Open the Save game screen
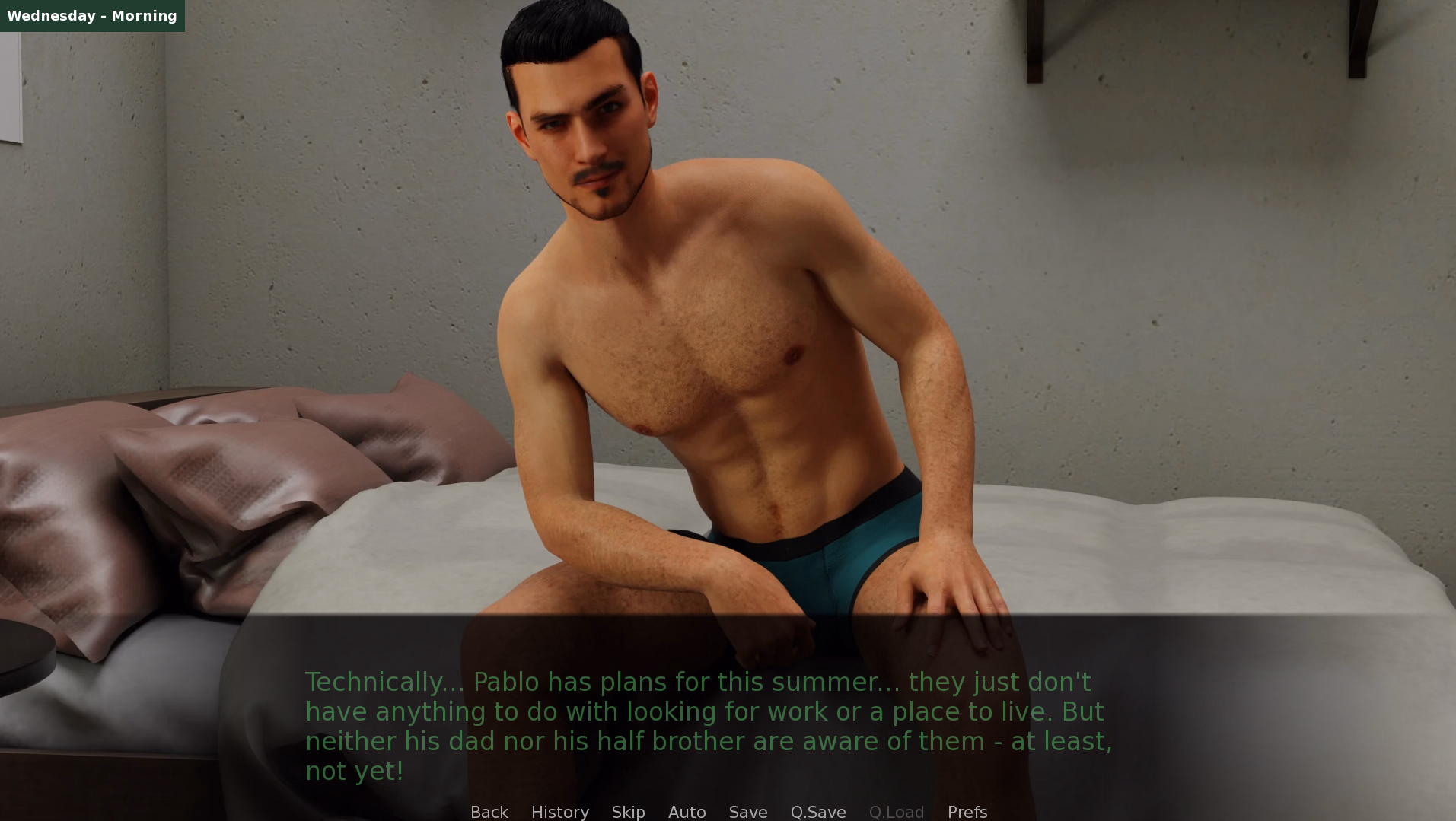The width and height of the screenshot is (1456, 821). [x=747, y=812]
